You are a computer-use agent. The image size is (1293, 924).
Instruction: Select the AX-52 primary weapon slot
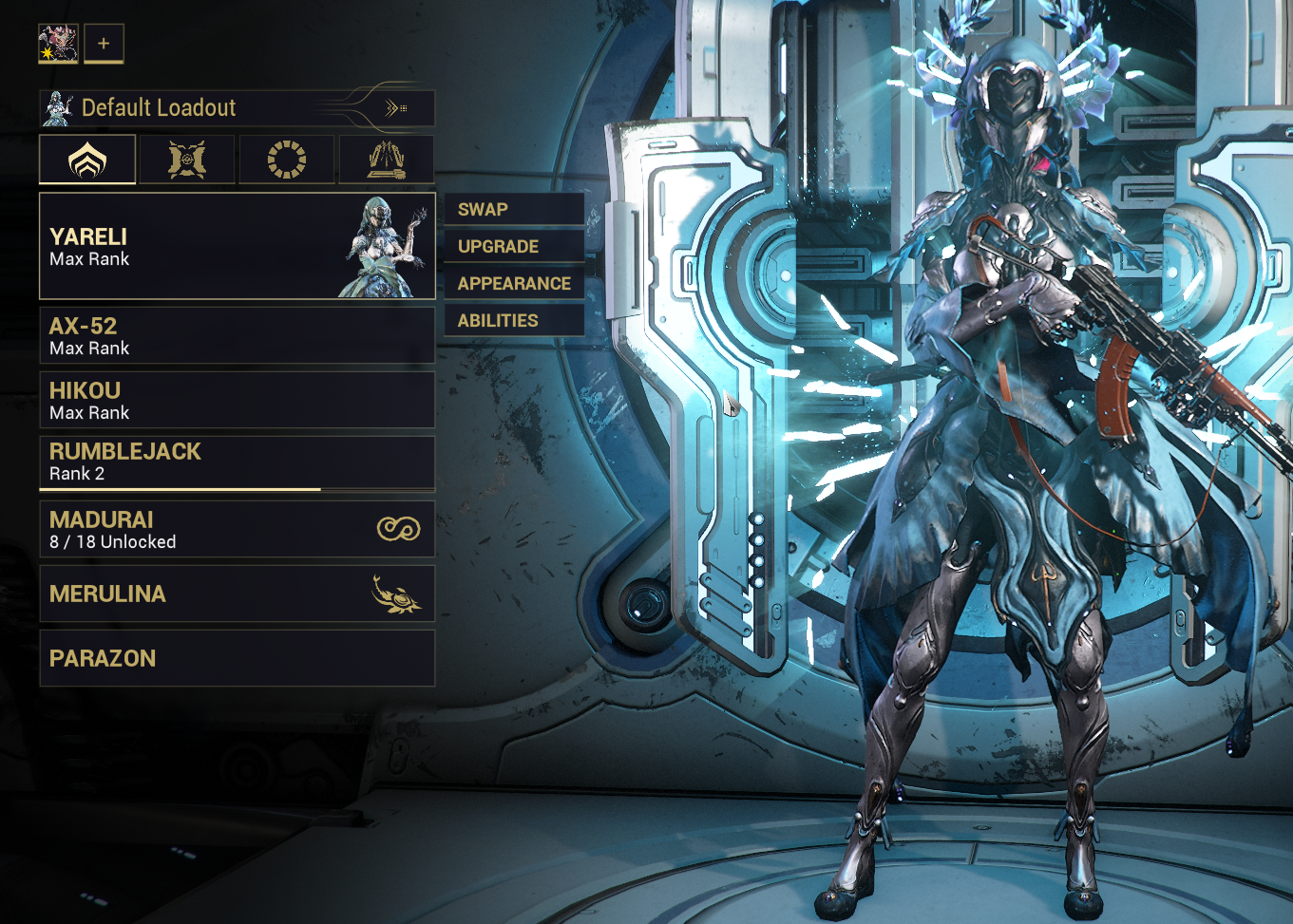[237, 335]
